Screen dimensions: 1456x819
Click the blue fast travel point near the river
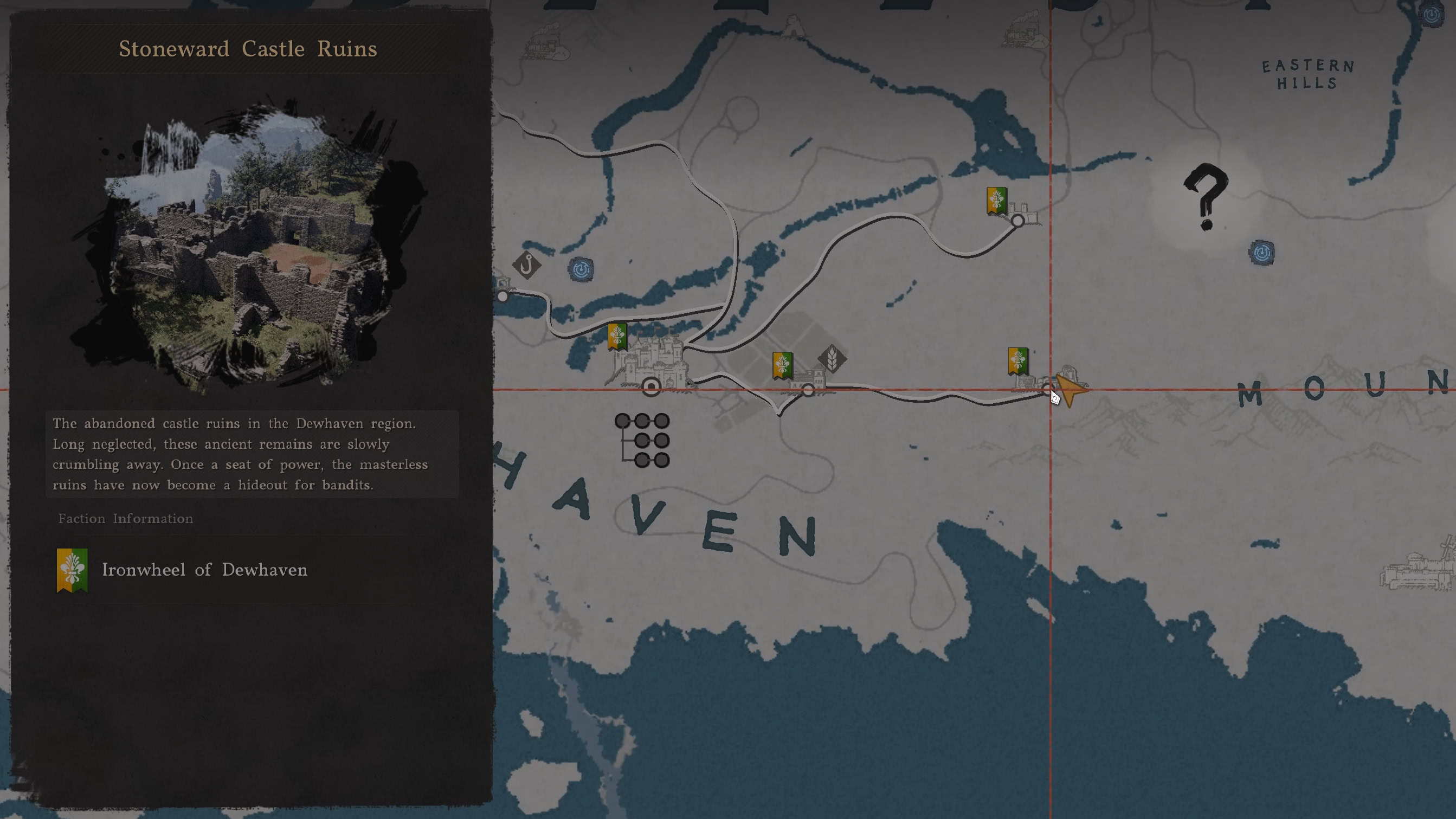(581, 269)
